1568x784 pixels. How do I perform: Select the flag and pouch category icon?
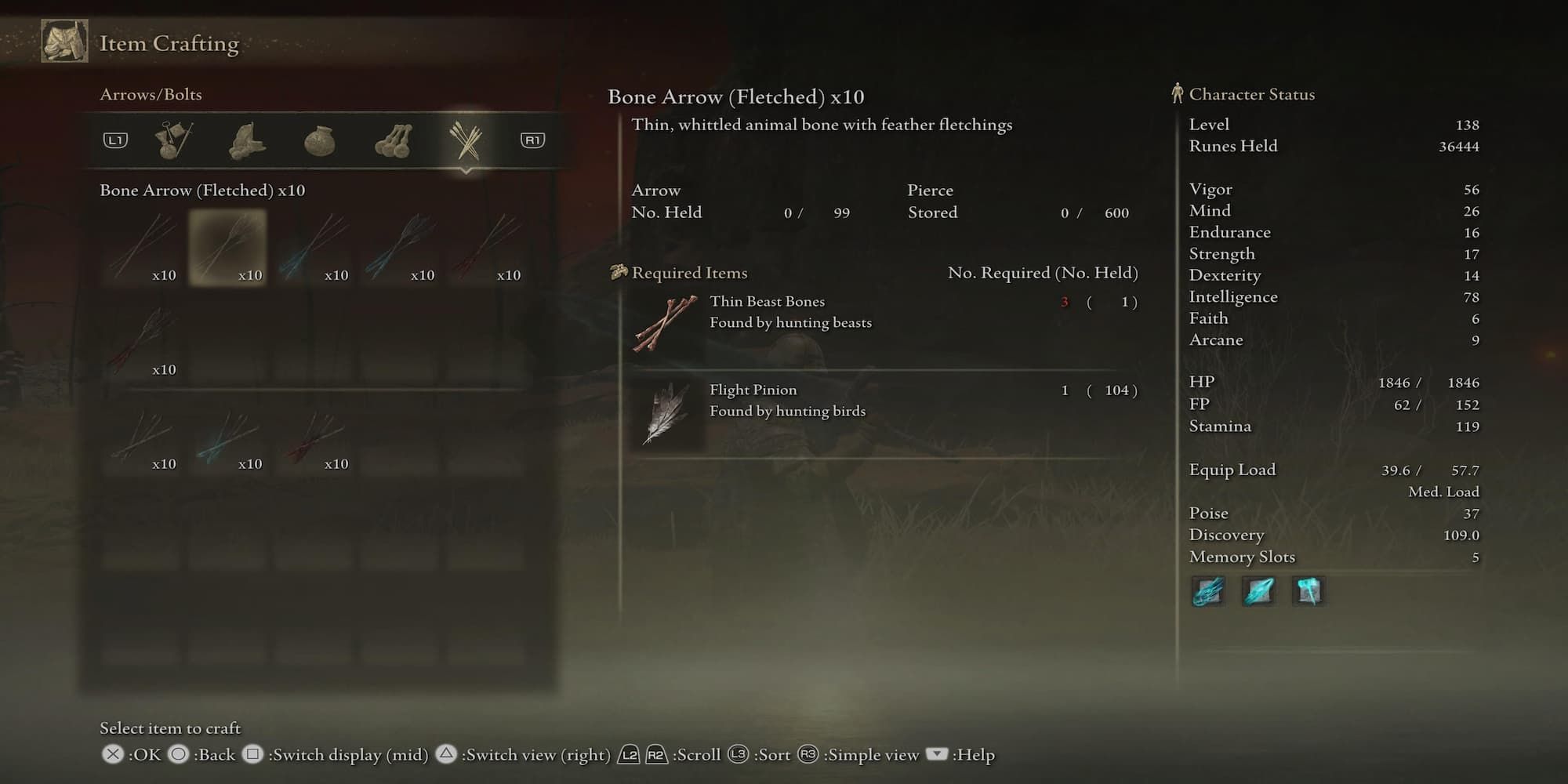pyautogui.click(x=172, y=139)
